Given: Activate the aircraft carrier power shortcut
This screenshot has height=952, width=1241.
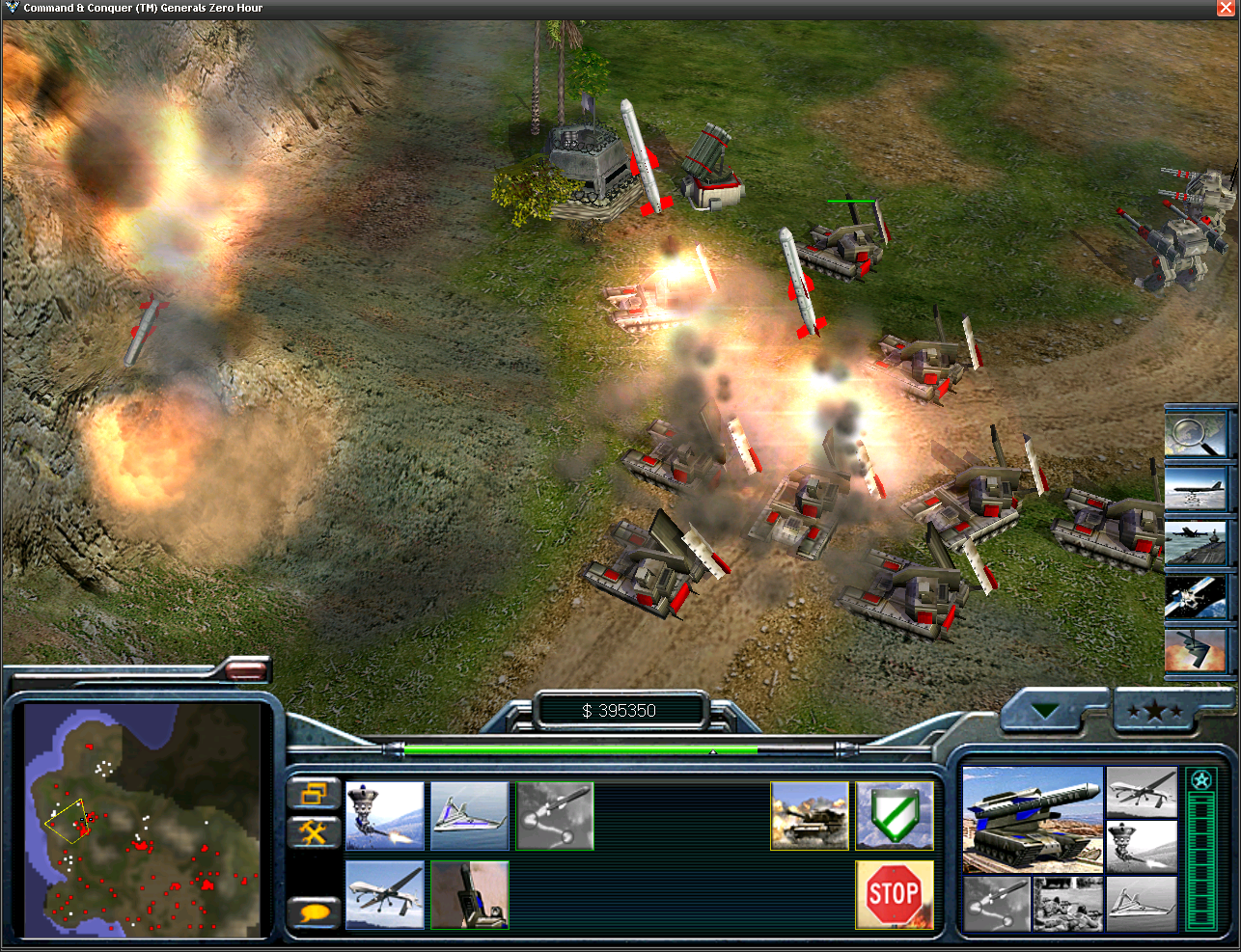Looking at the screenshot, I should [x=1196, y=542].
